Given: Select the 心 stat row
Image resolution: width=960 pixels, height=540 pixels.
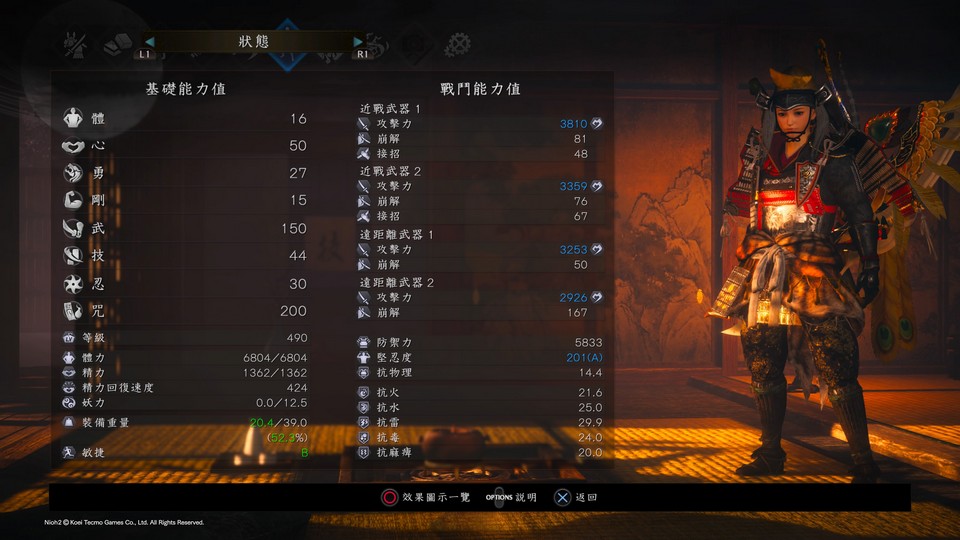Looking at the screenshot, I should (186, 146).
